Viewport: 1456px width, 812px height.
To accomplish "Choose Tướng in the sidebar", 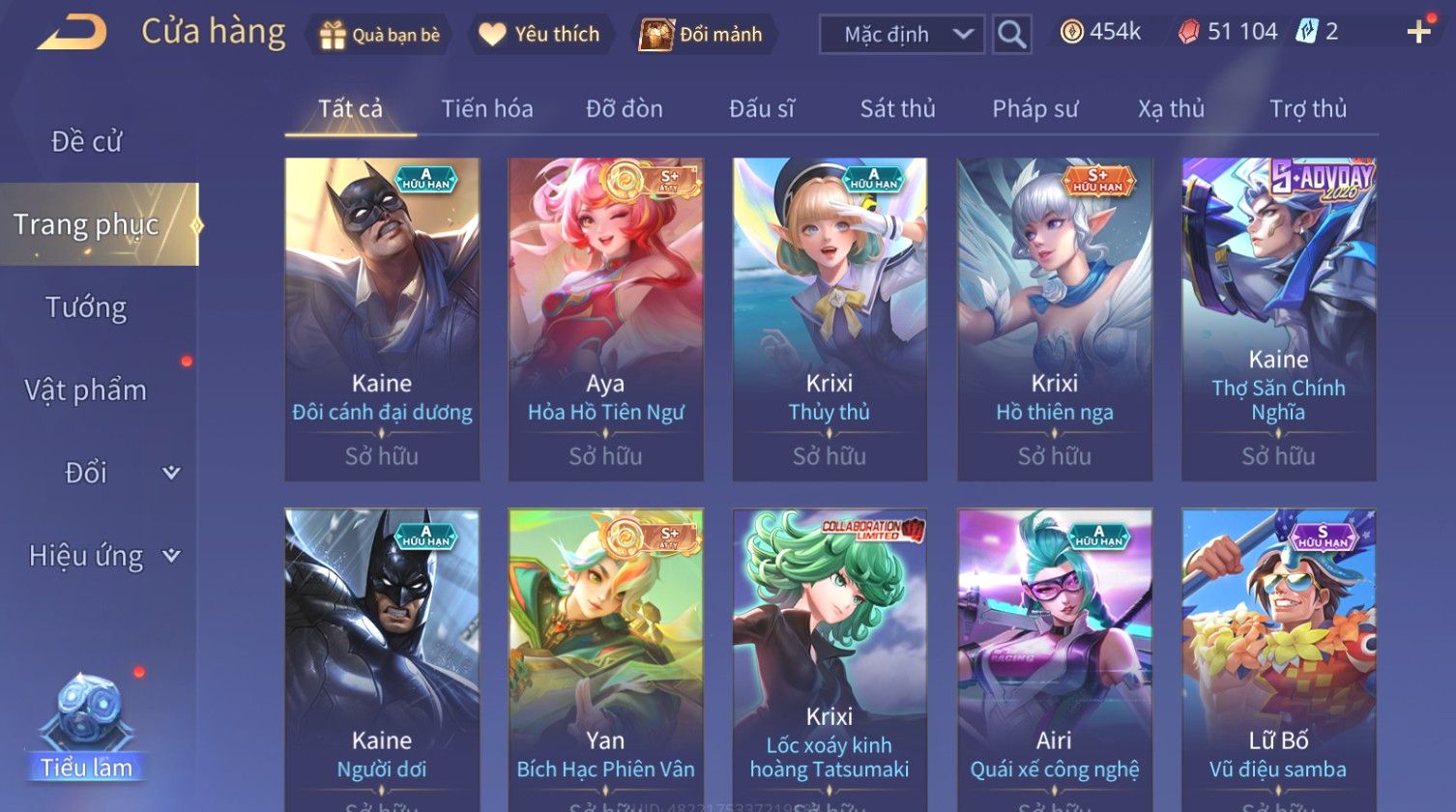I will 87,307.
